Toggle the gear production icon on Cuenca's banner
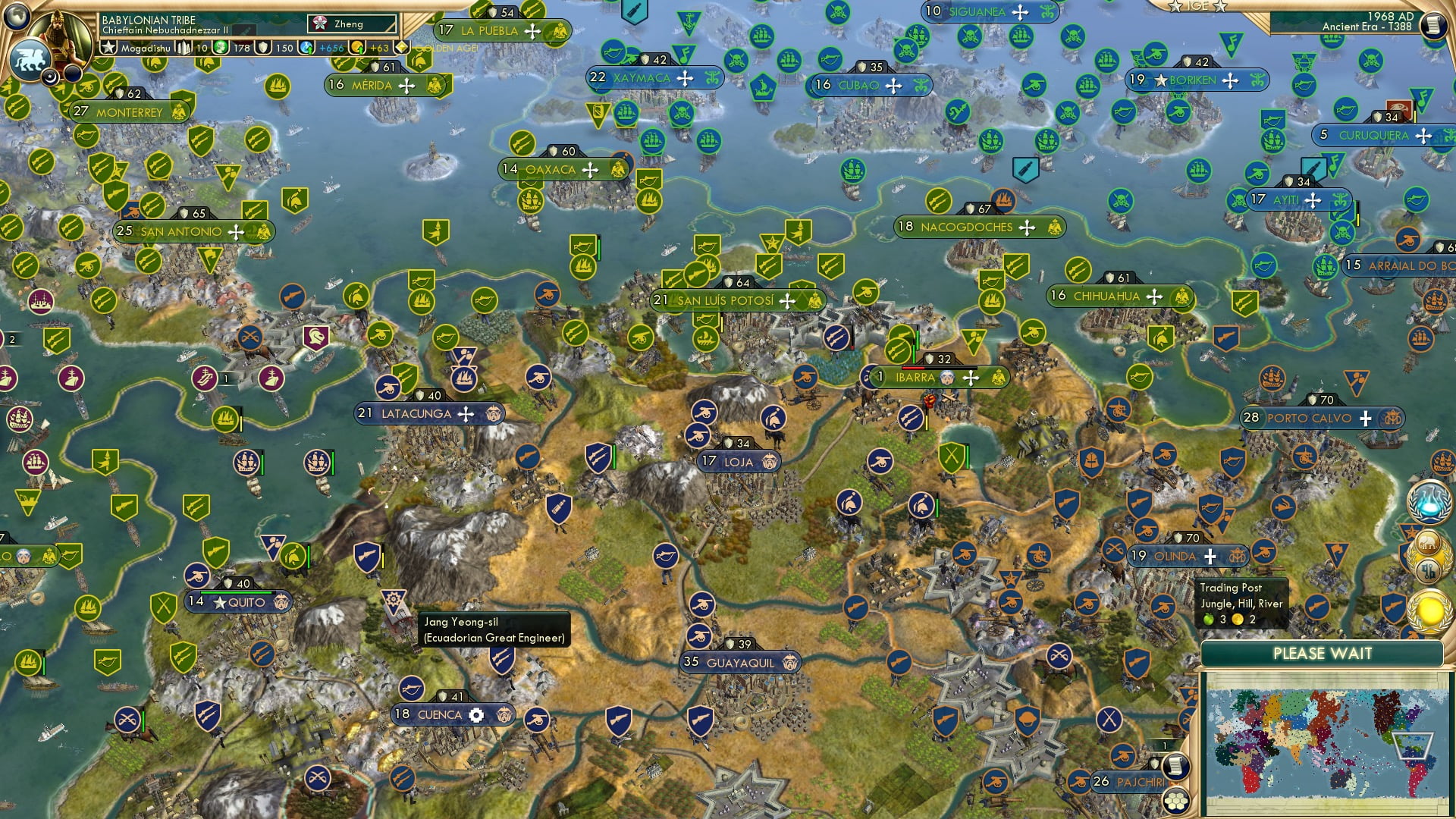The height and width of the screenshot is (819, 1456). [476, 714]
